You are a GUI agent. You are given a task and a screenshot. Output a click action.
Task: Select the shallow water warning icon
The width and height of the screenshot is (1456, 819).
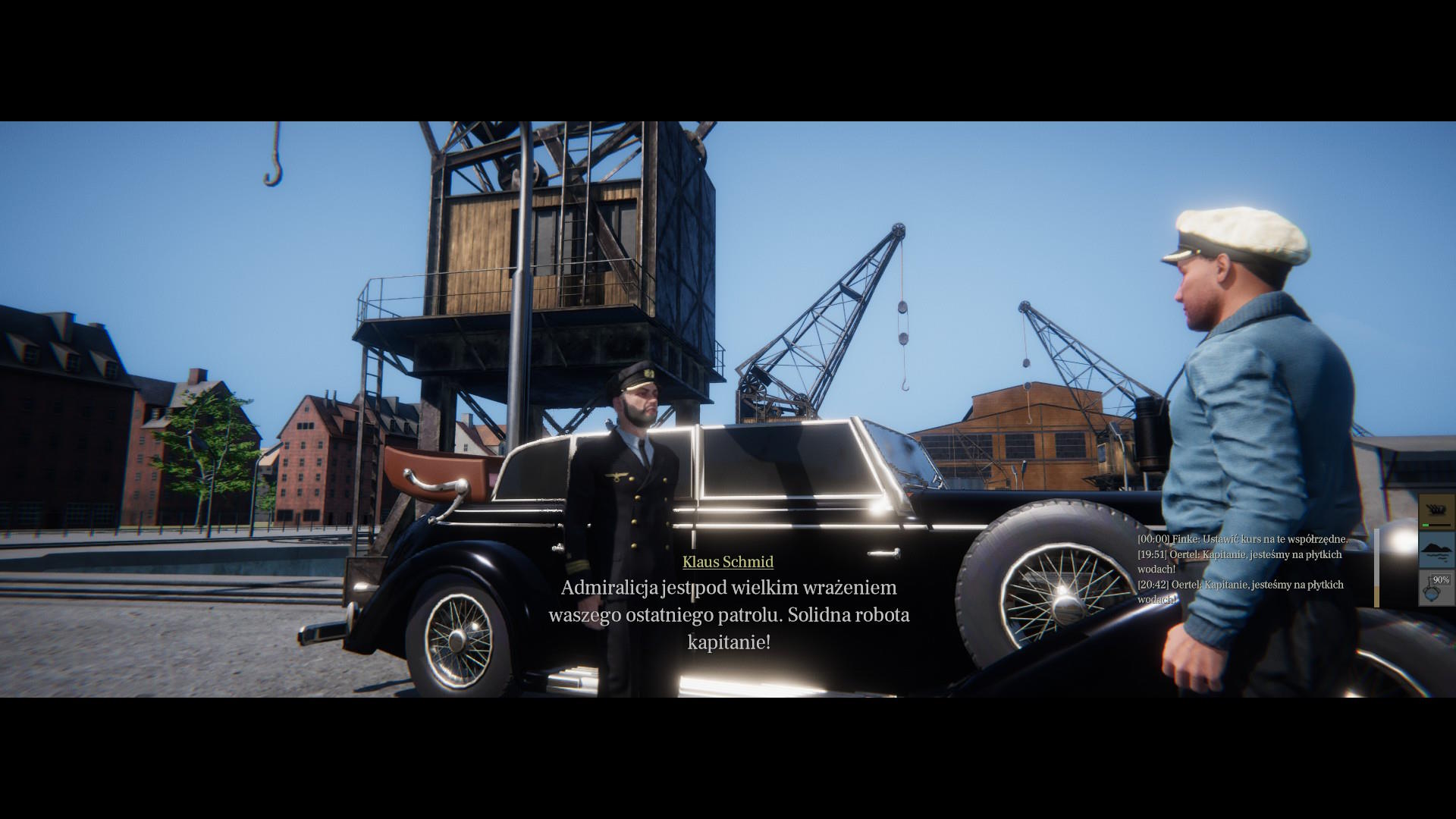pos(1436,549)
